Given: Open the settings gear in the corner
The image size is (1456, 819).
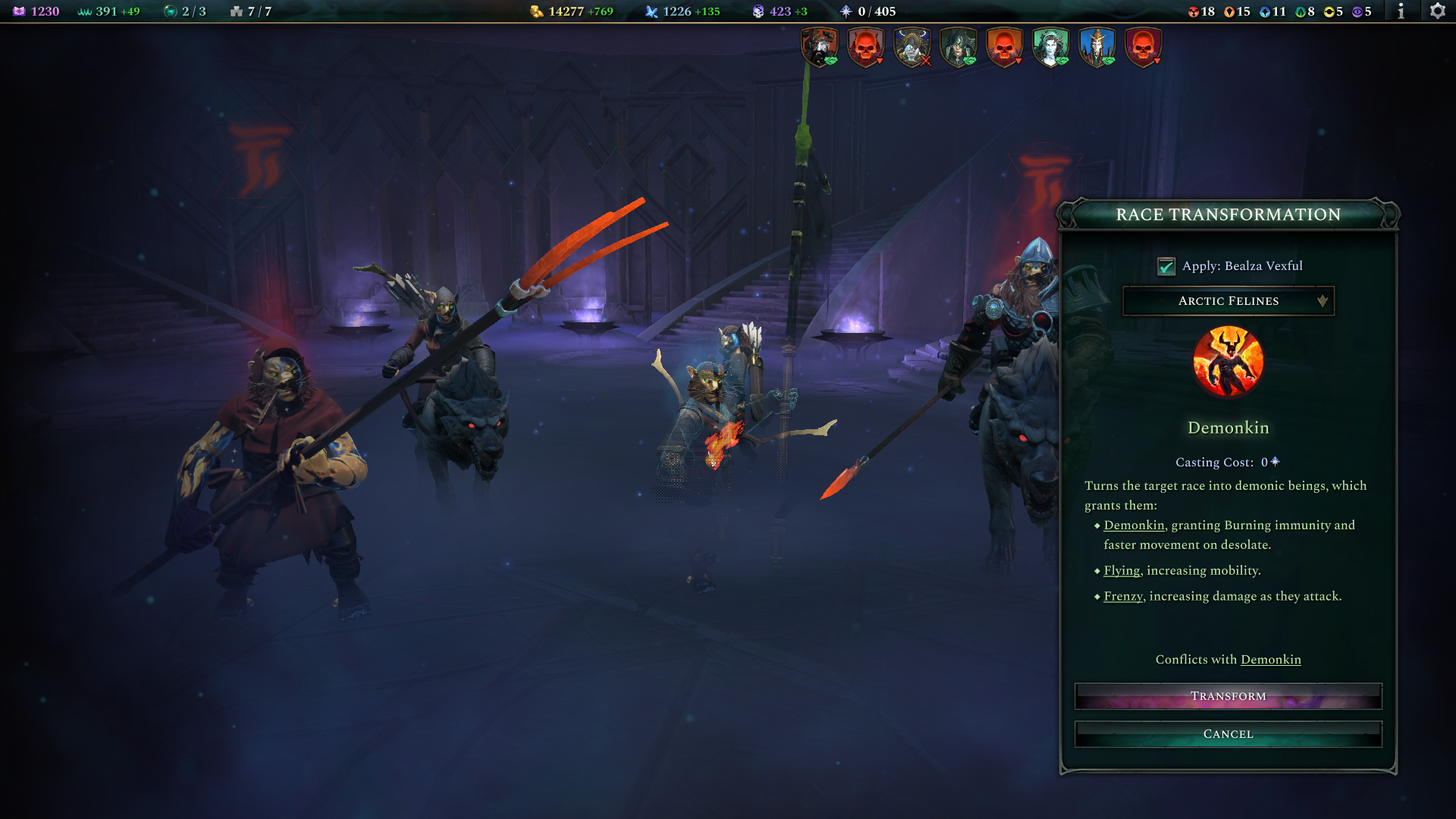Looking at the screenshot, I should click(1436, 12).
